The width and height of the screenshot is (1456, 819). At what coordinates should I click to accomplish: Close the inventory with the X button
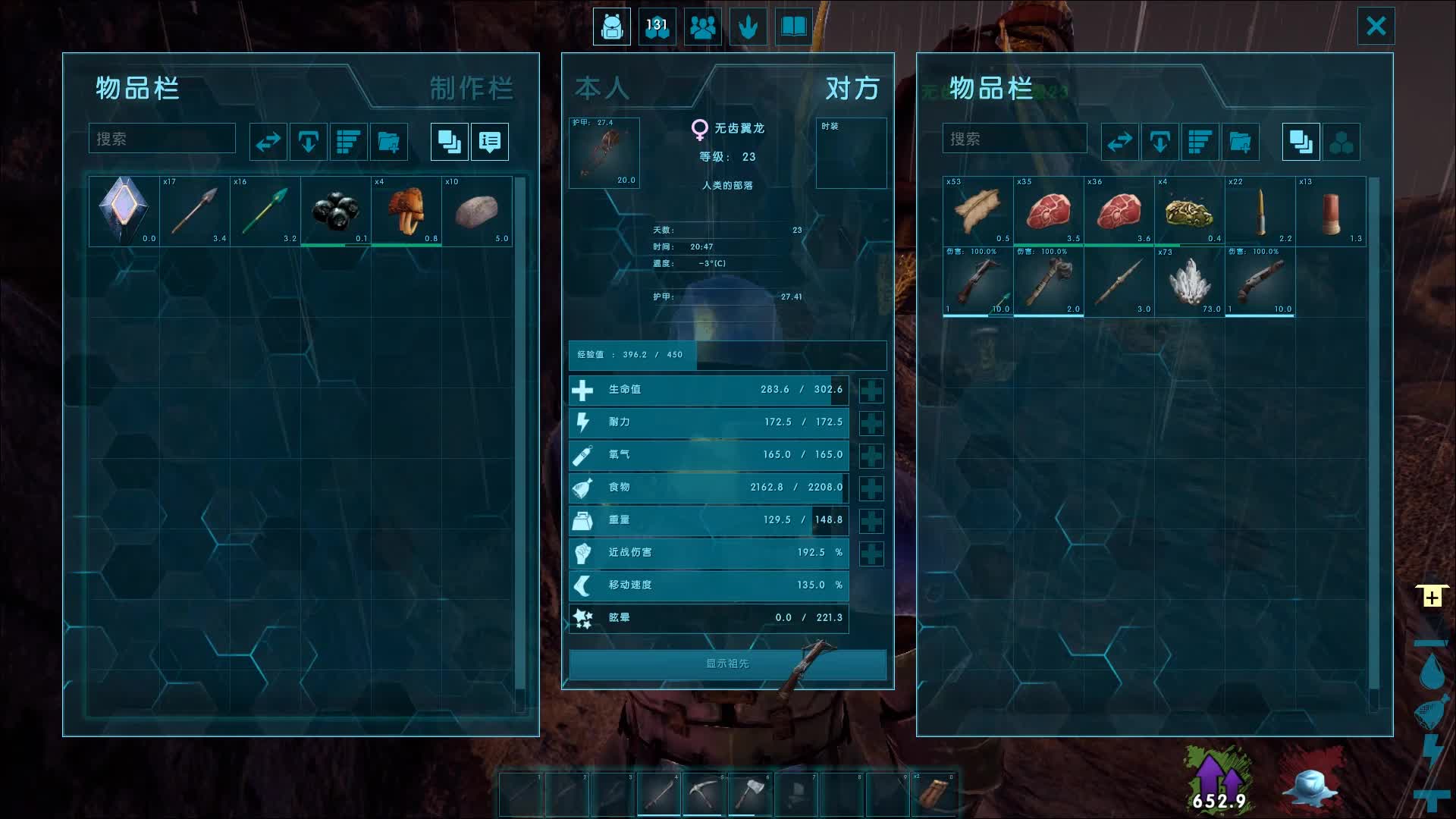pyautogui.click(x=1376, y=27)
